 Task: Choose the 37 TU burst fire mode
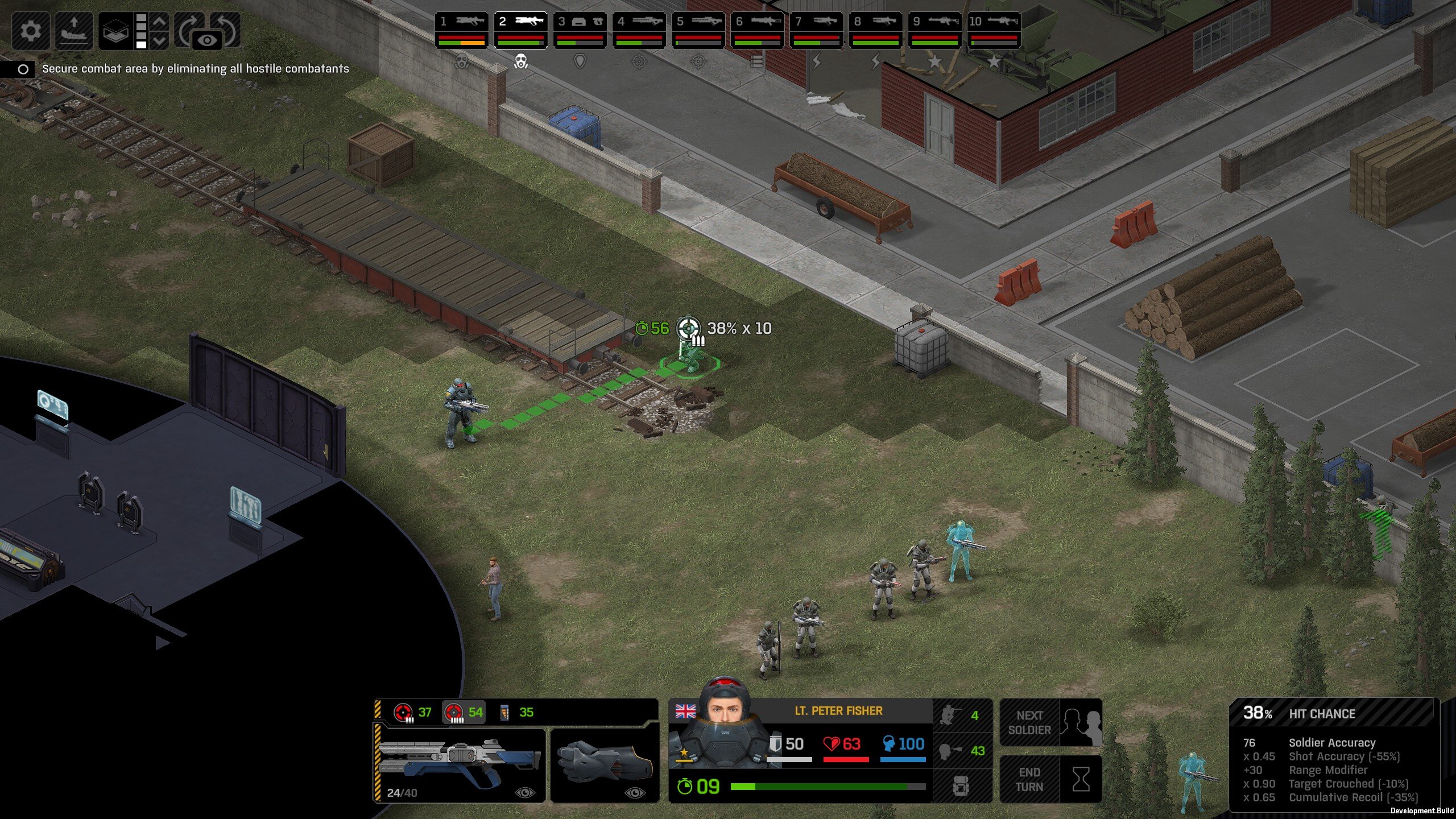412,712
